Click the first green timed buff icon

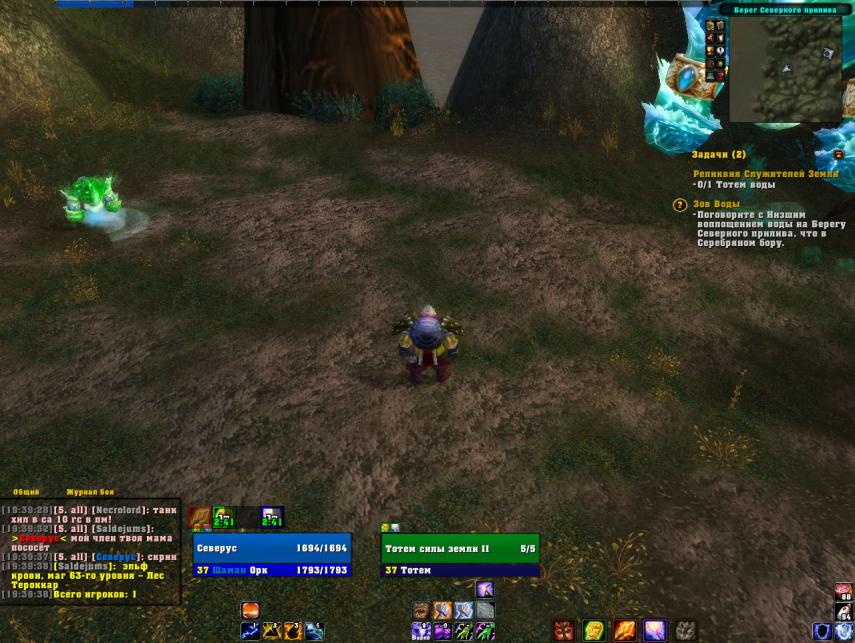click(224, 517)
